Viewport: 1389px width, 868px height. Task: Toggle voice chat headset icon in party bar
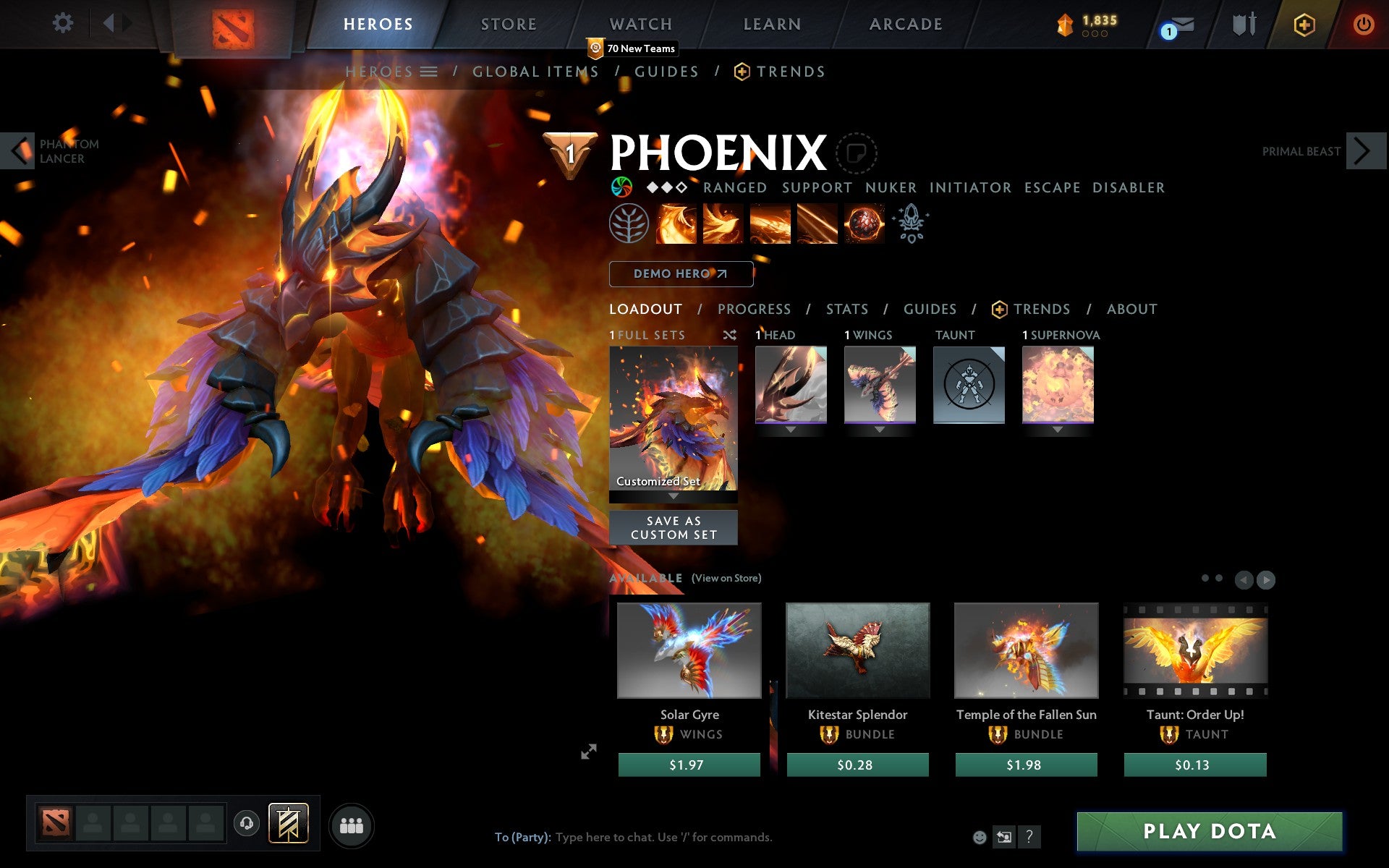248,823
